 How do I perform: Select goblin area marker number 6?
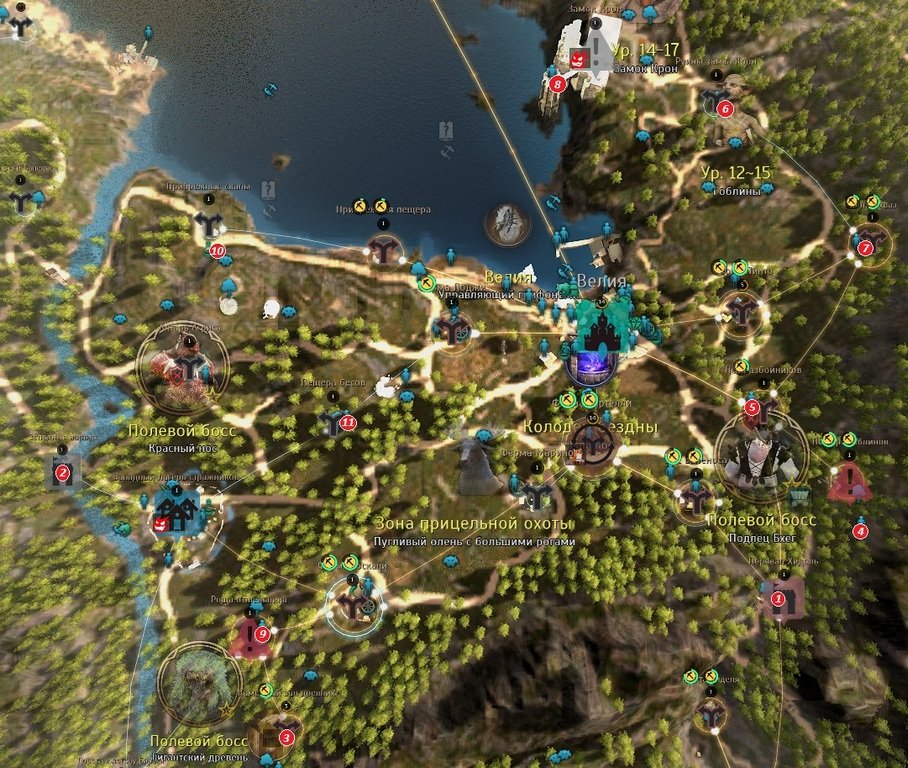(x=725, y=108)
